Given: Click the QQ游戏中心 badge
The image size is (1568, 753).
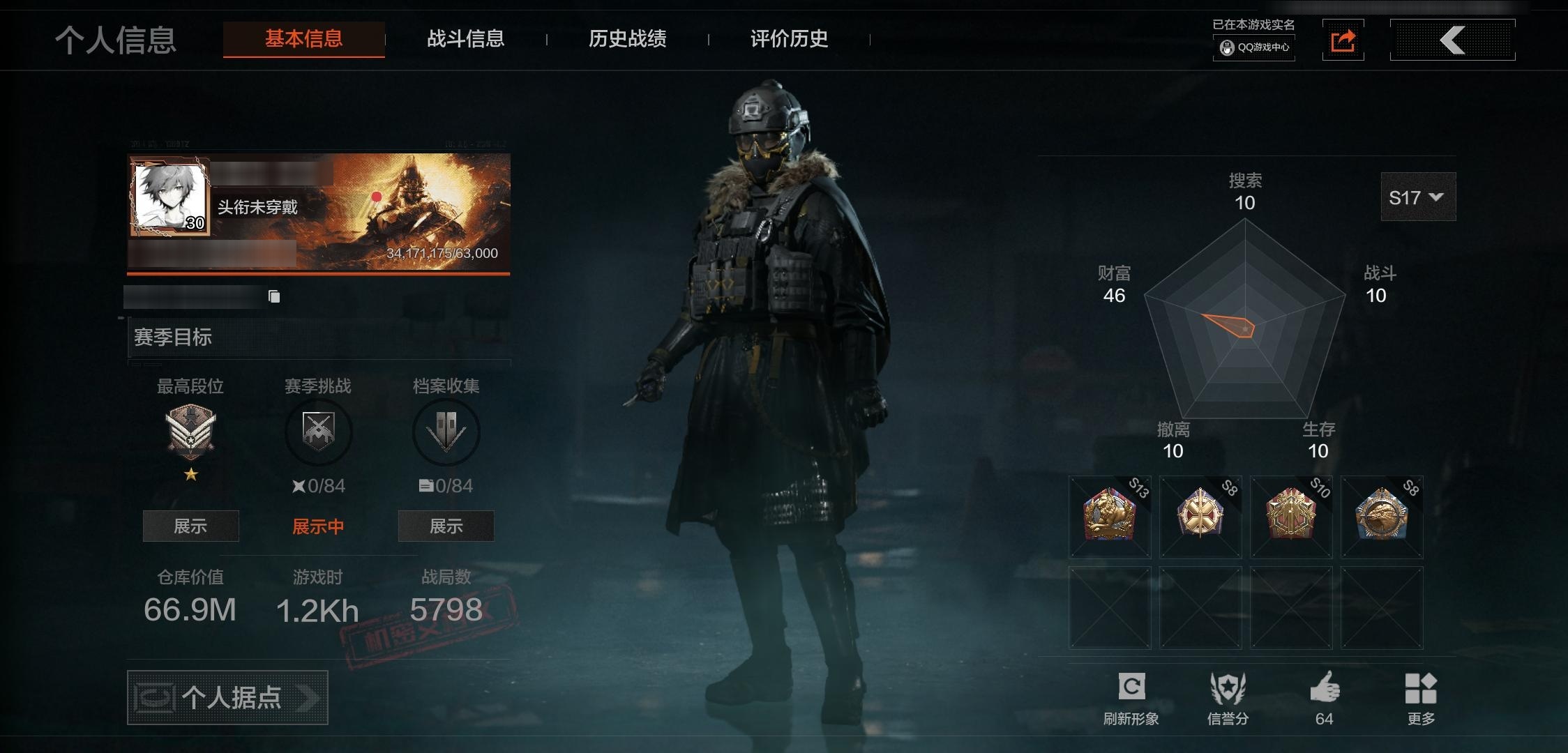Looking at the screenshot, I should tap(1254, 47).
